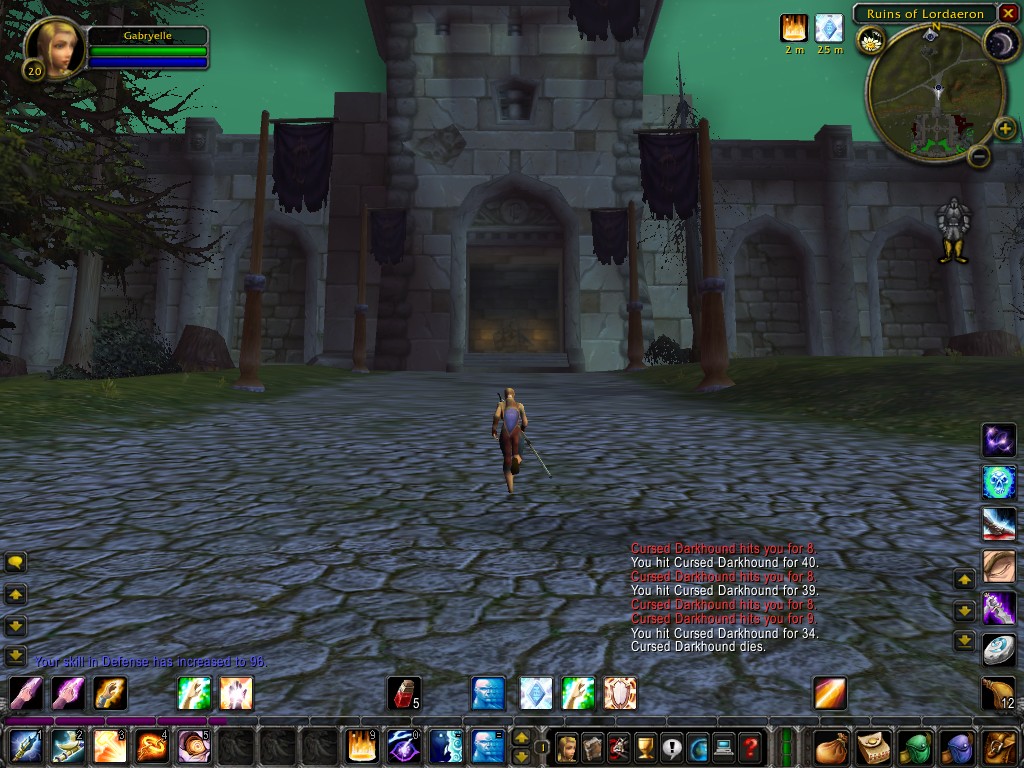Open the red question mark help button

[x=749, y=747]
